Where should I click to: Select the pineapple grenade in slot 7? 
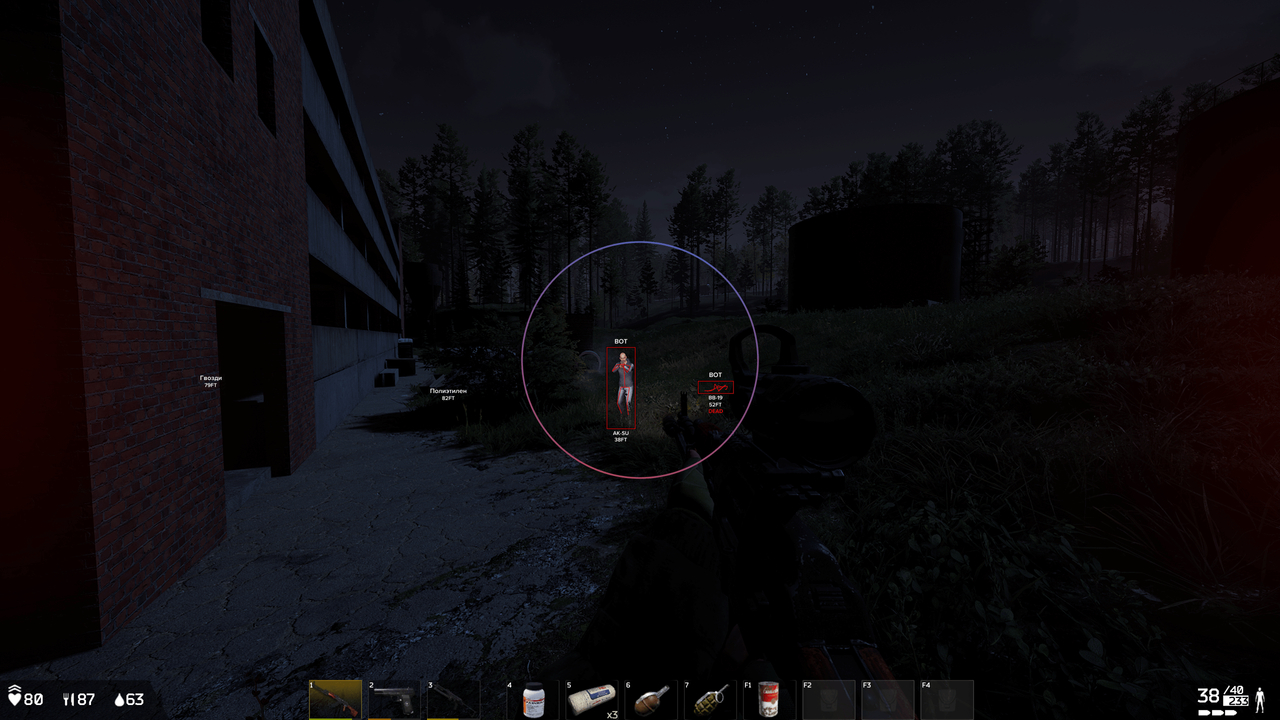tap(710, 698)
